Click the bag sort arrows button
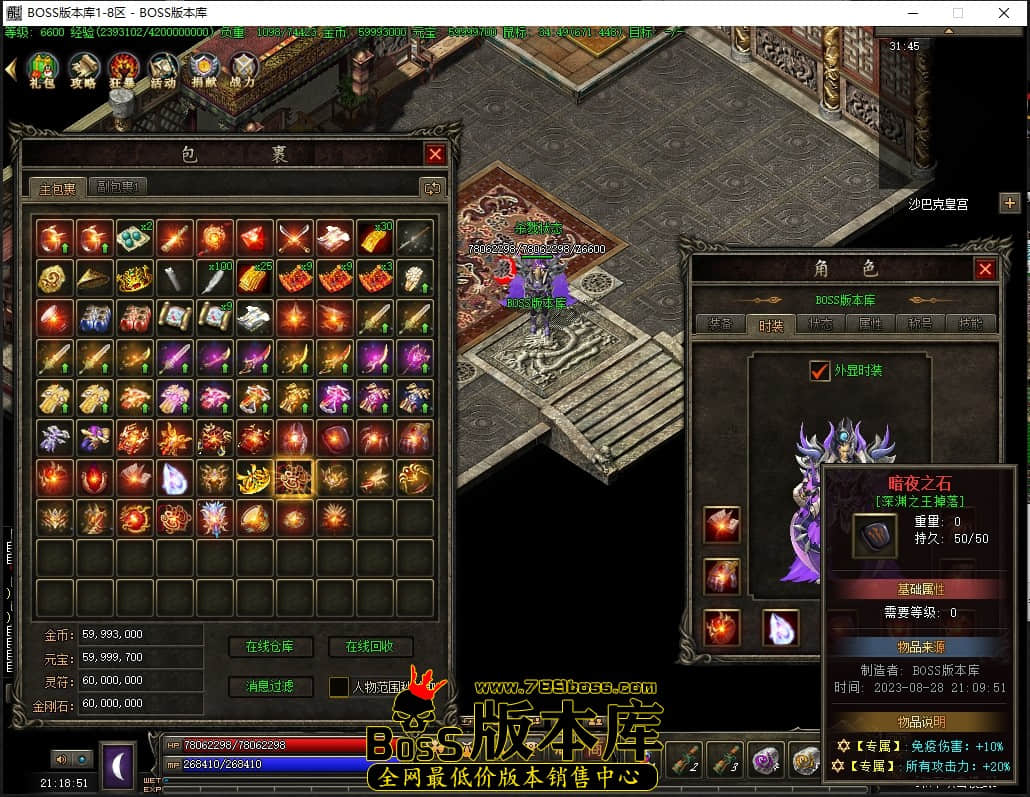The image size is (1030, 797). click(x=432, y=187)
